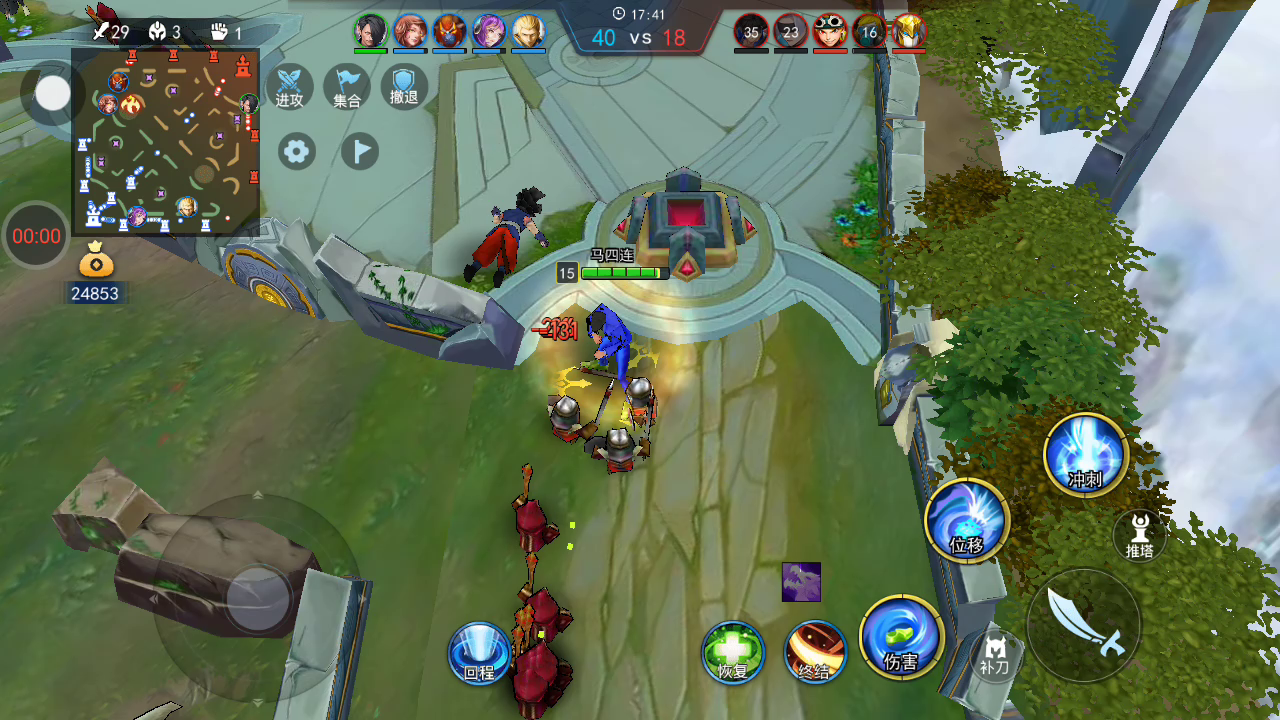The height and width of the screenshot is (720, 1280).
Task: Use the 恢复 heal spell
Action: point(733,652)
